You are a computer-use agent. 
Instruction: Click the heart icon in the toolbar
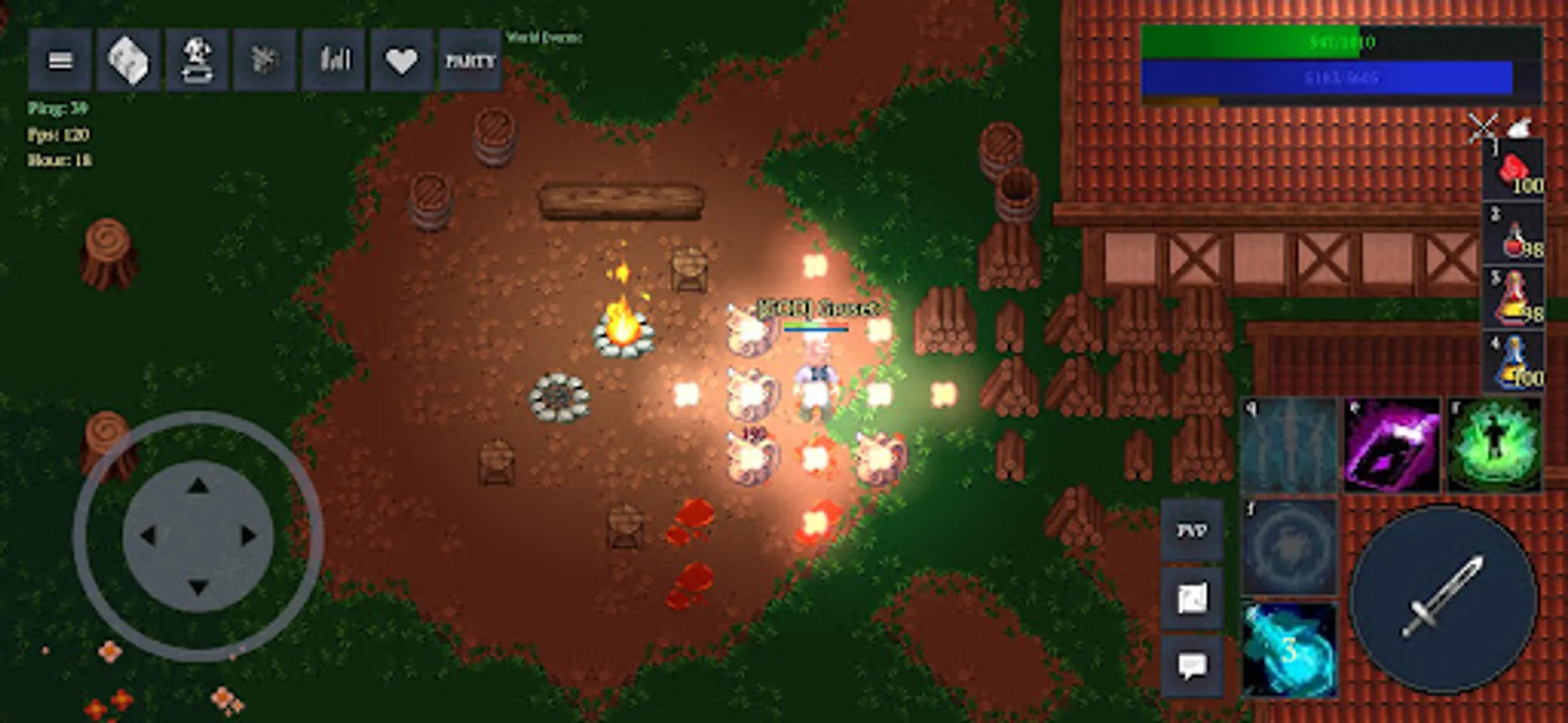400,59
